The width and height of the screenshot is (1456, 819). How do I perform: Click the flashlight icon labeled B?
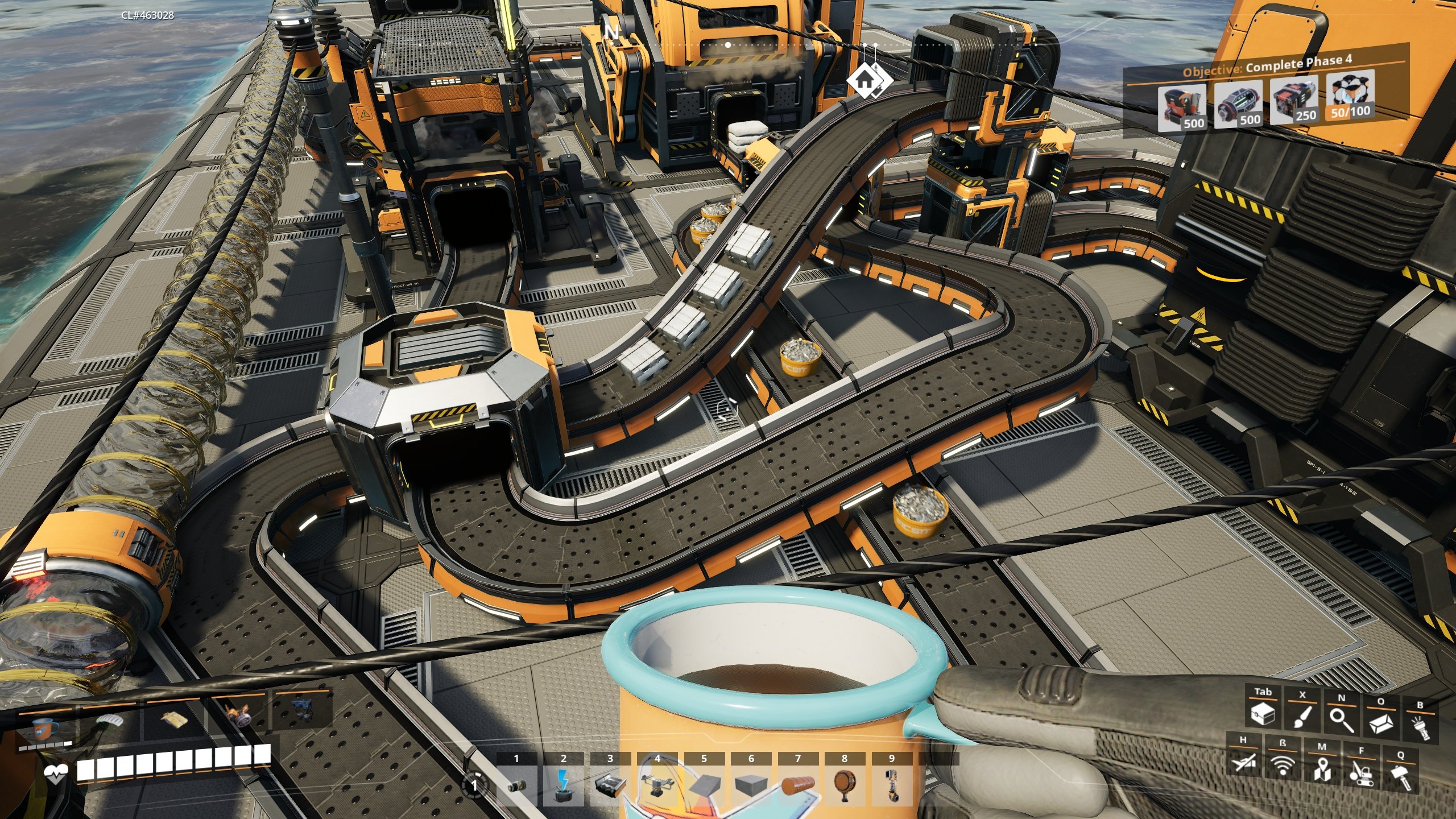(1421, 727)
